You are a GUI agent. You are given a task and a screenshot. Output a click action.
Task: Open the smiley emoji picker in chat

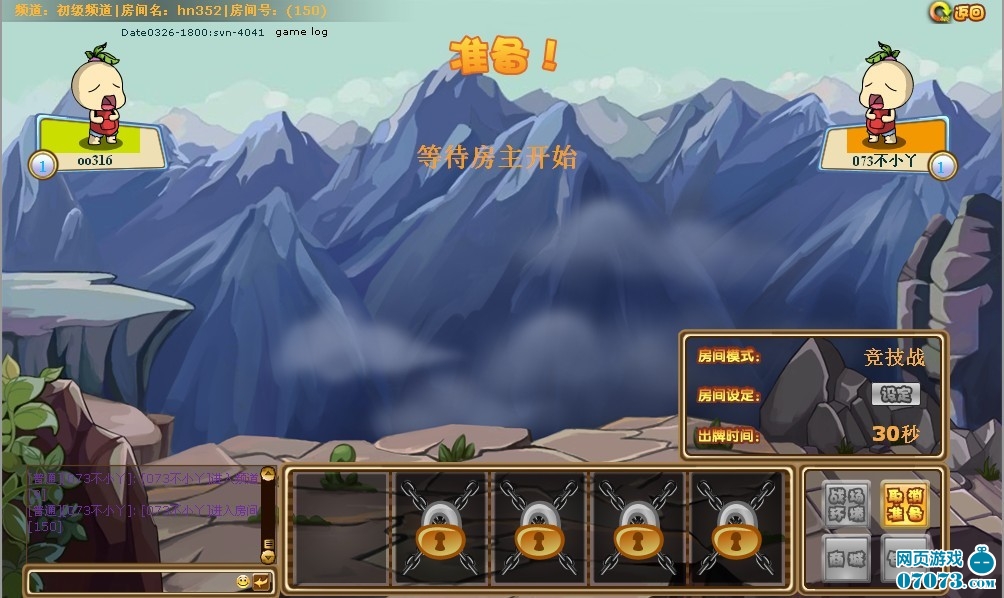(x=243, y=581)
